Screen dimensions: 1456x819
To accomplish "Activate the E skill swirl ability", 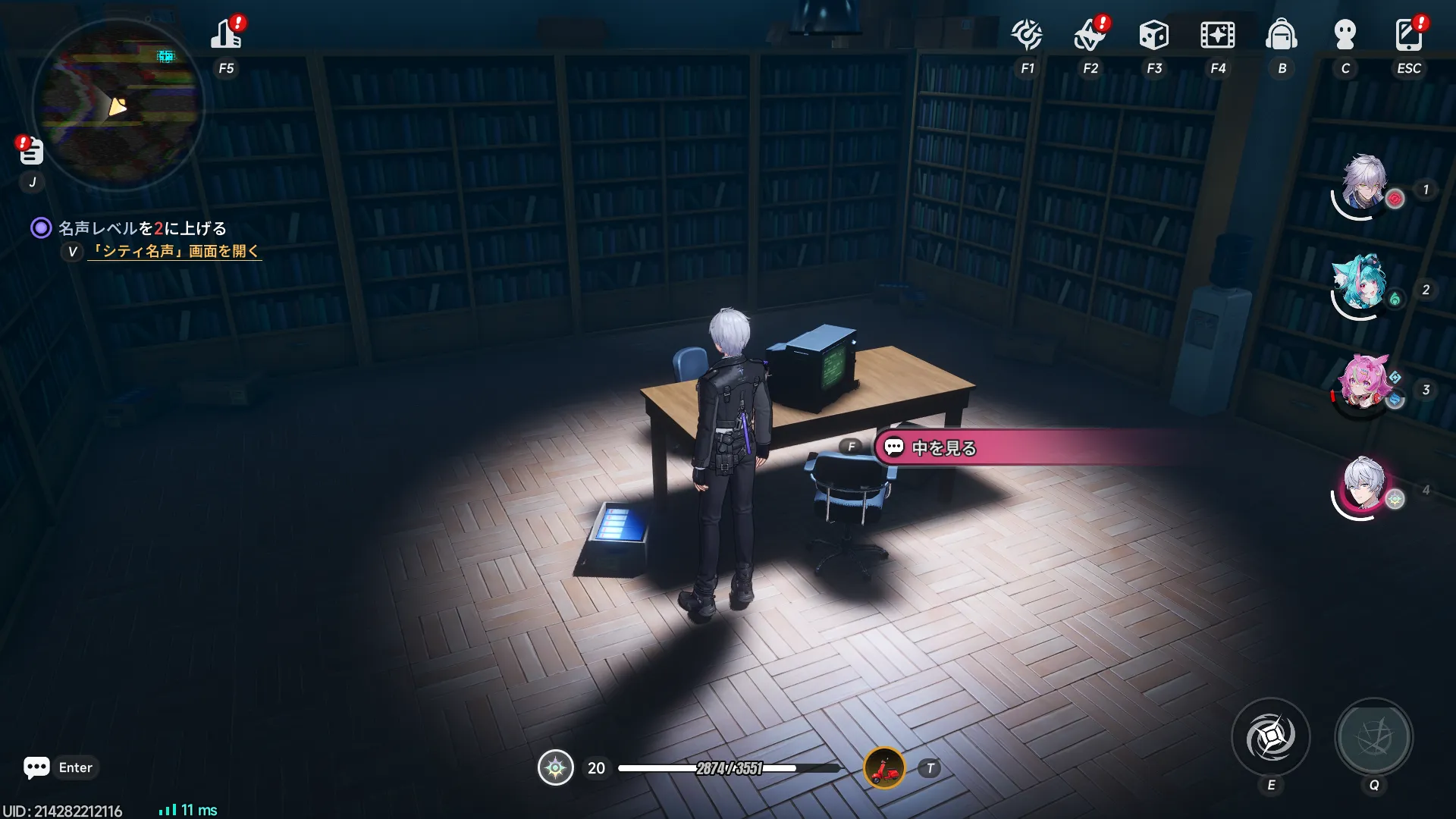I will tap(1270, 737).
